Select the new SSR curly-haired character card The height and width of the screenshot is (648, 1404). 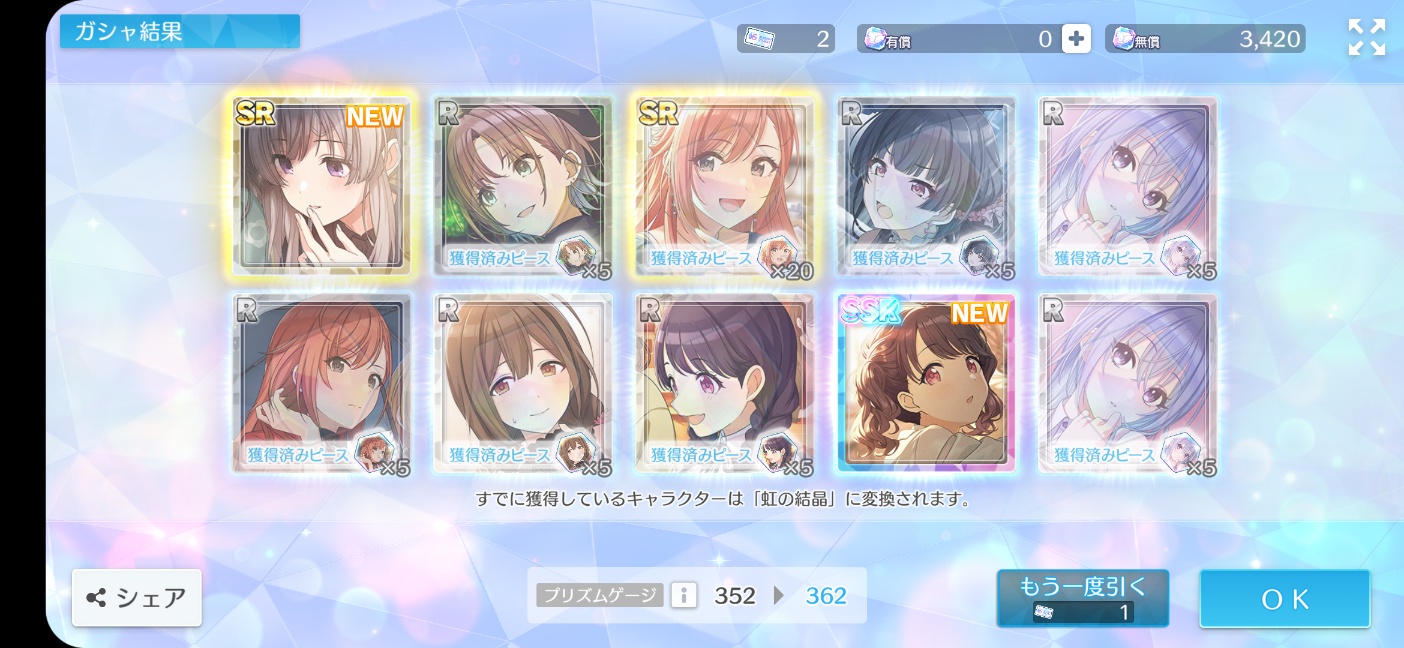pyautogui.click(x=926, y=383)
